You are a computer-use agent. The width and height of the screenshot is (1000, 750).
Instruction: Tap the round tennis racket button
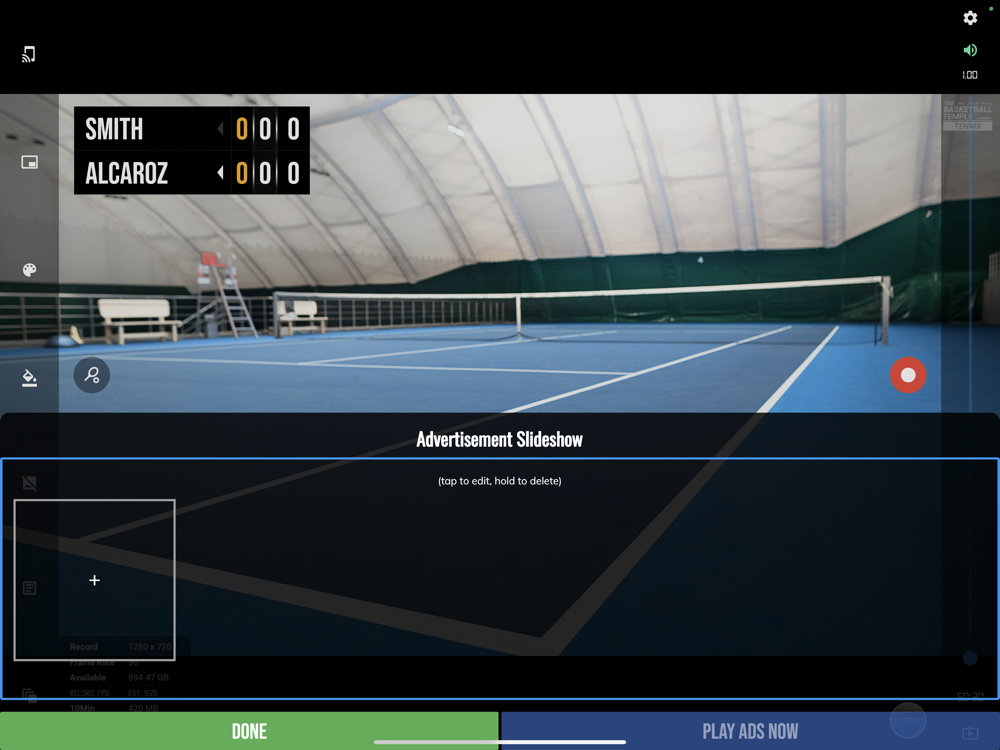[x=92, y=375]
